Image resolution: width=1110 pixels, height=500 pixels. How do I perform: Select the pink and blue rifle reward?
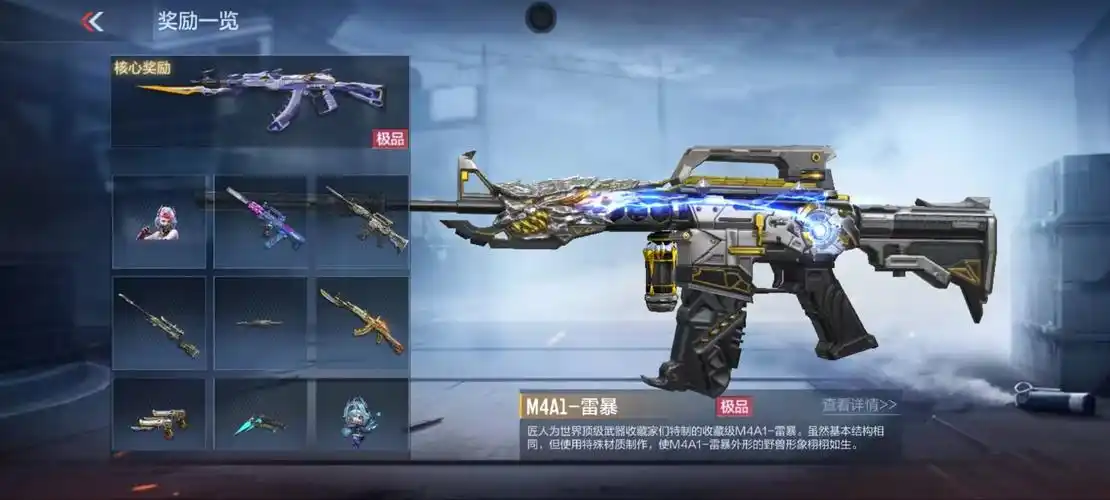click(x=260, y=222)
